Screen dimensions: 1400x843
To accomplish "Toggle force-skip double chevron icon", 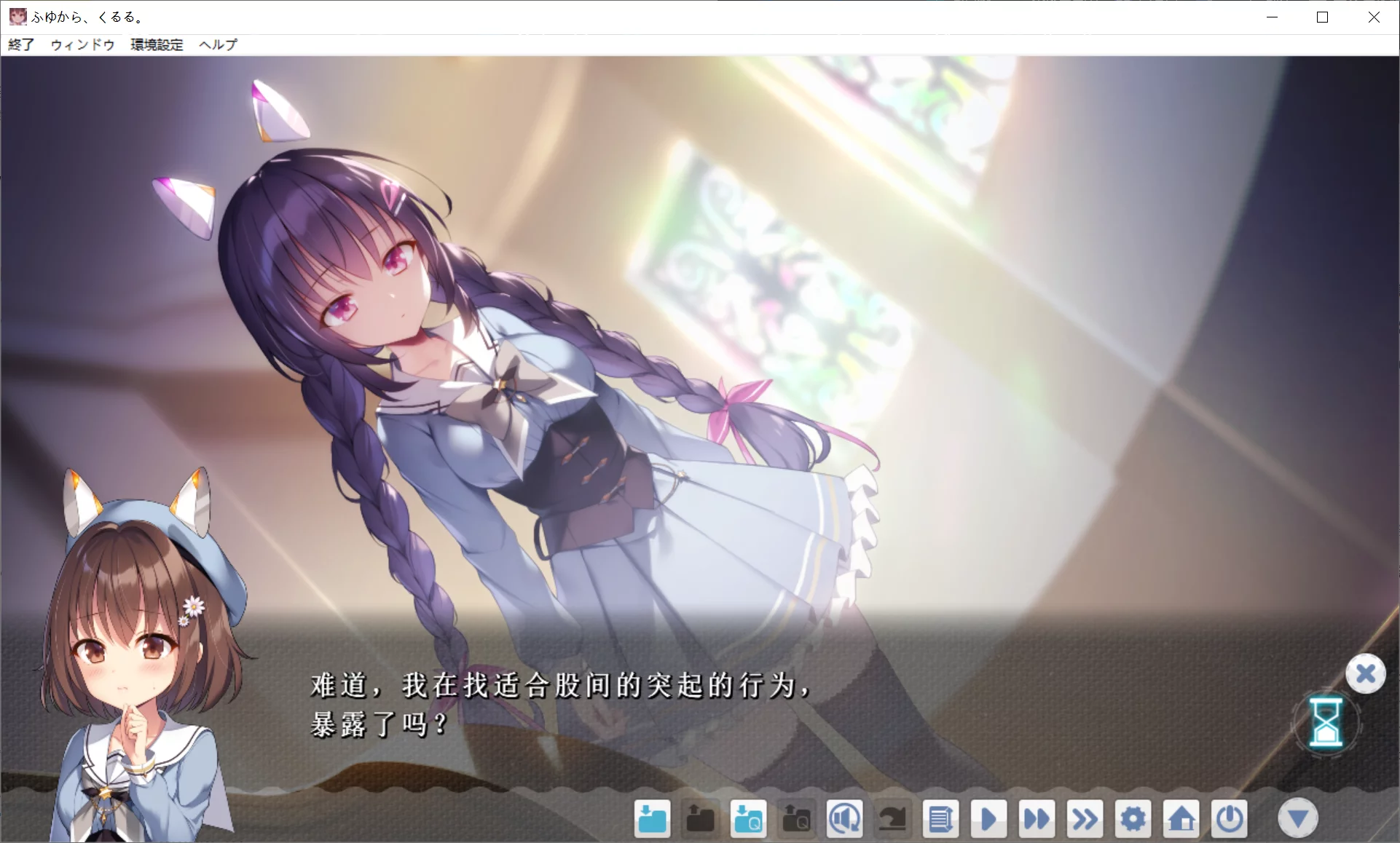I will [1085, 818].
